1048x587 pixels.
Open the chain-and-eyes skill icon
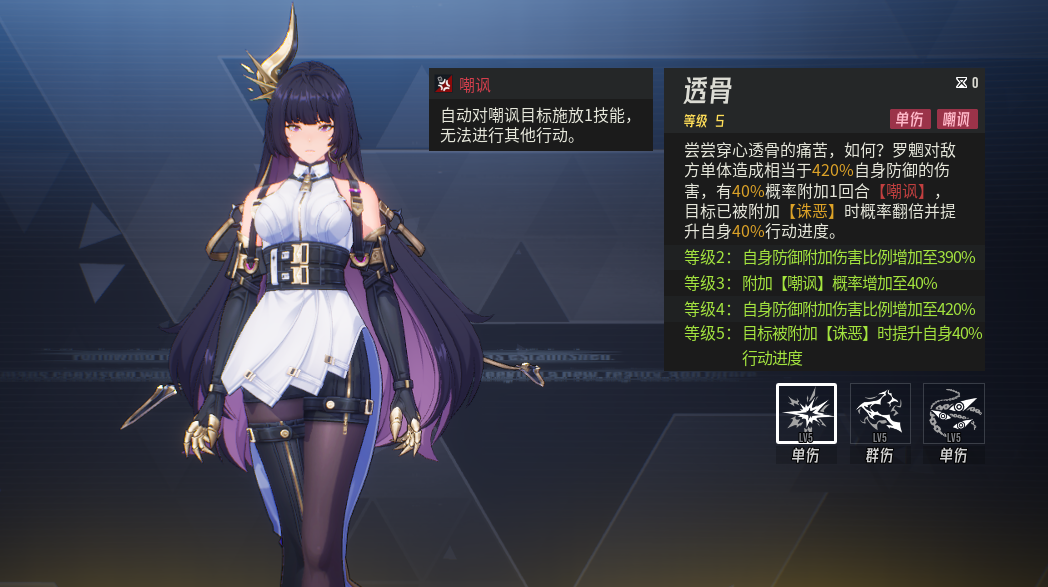click(x=953, y=413)
